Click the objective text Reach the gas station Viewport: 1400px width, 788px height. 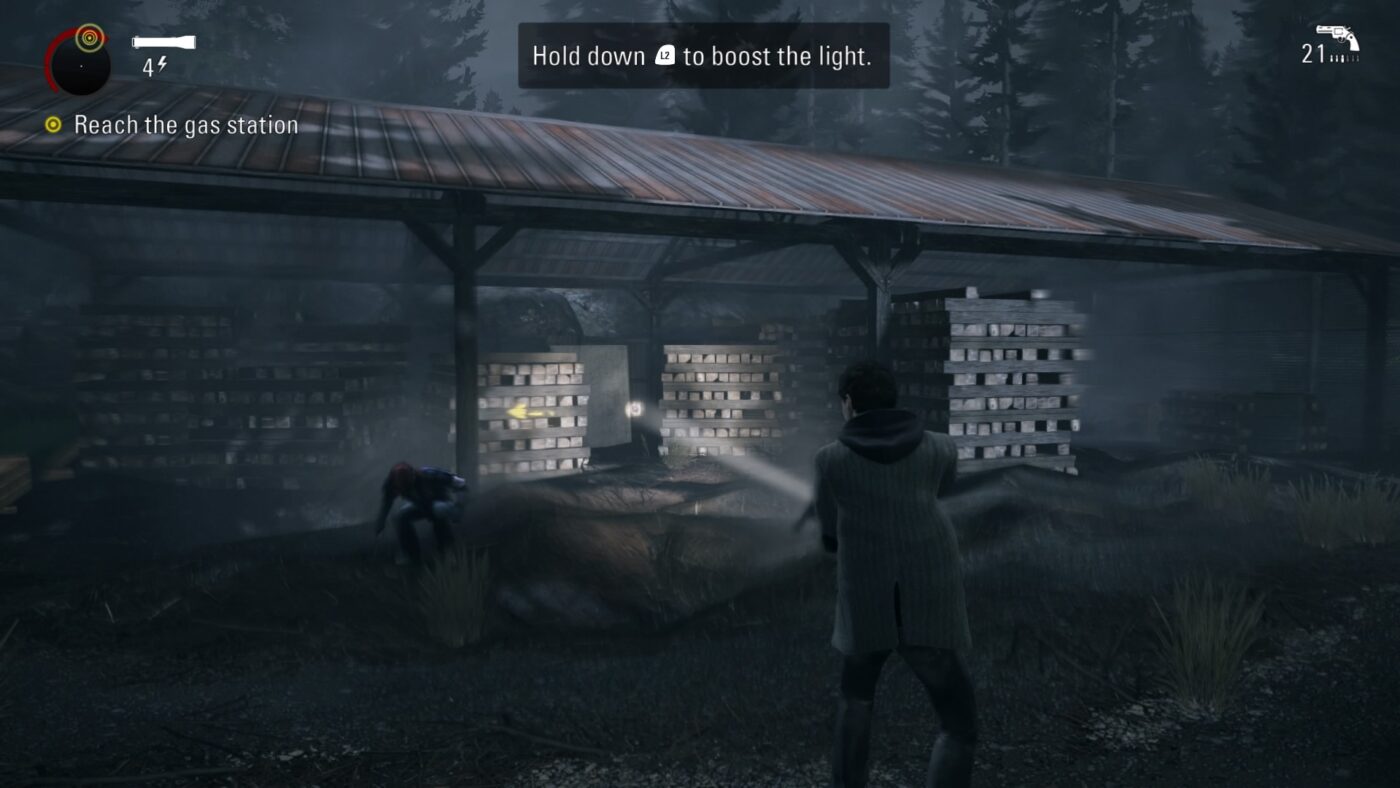pyautogui.click(x=185, y=124)
